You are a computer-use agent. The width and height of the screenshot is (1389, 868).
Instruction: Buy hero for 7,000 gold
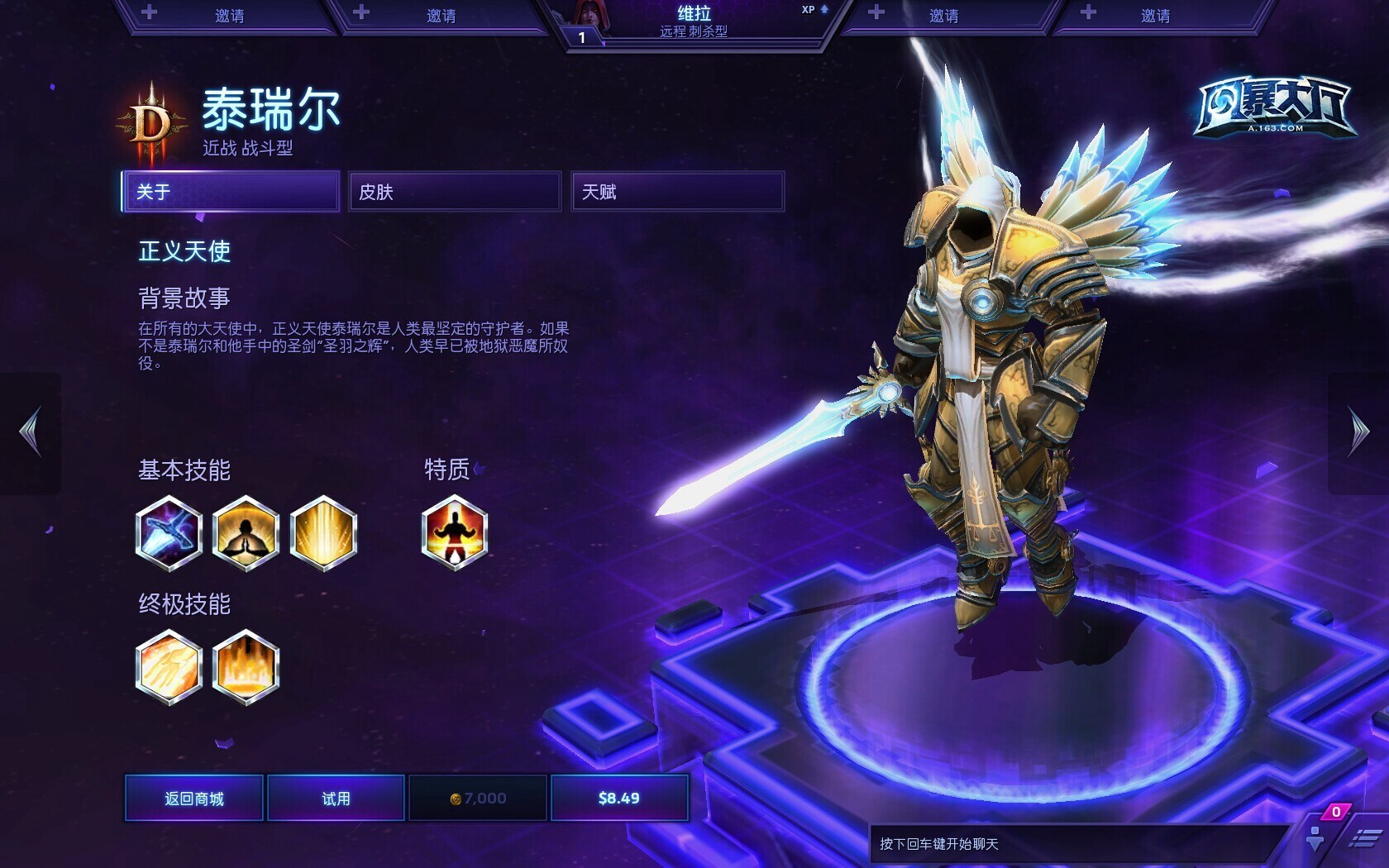click(478, 798)
